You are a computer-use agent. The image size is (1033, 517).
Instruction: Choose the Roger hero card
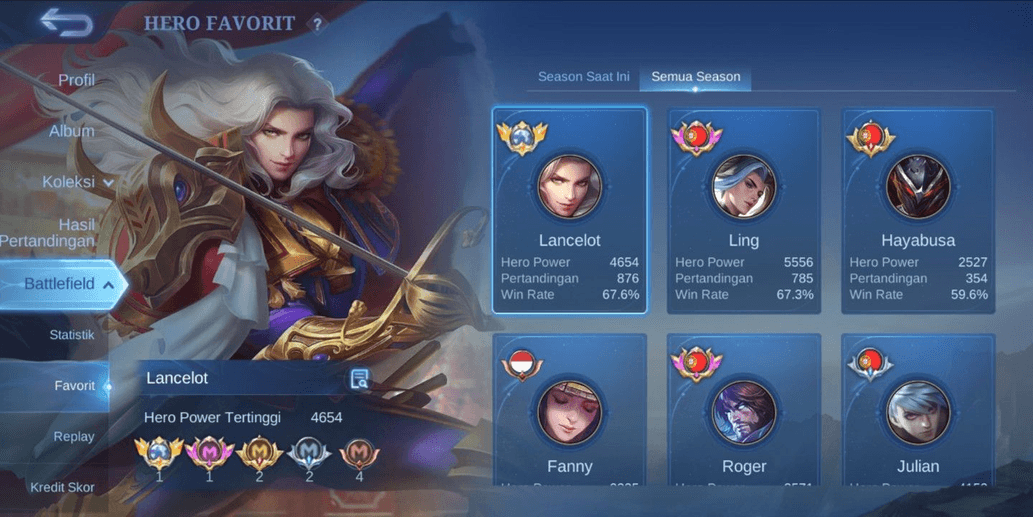pyautogui.click(x=744, y=410)
